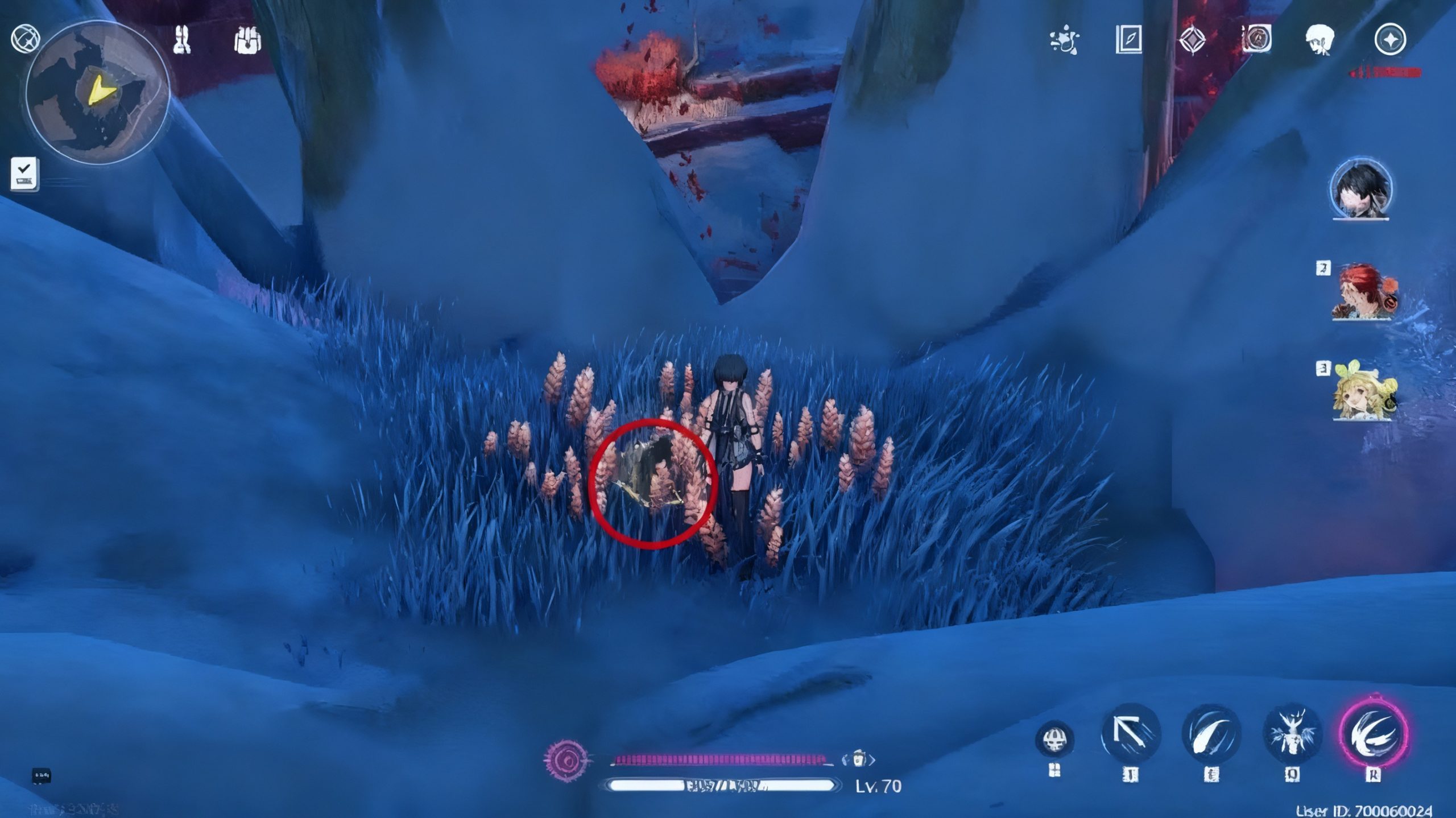Click the pink spiral emblem by the energy bar
Viewport: 1456px width, 818px height.
565,759
